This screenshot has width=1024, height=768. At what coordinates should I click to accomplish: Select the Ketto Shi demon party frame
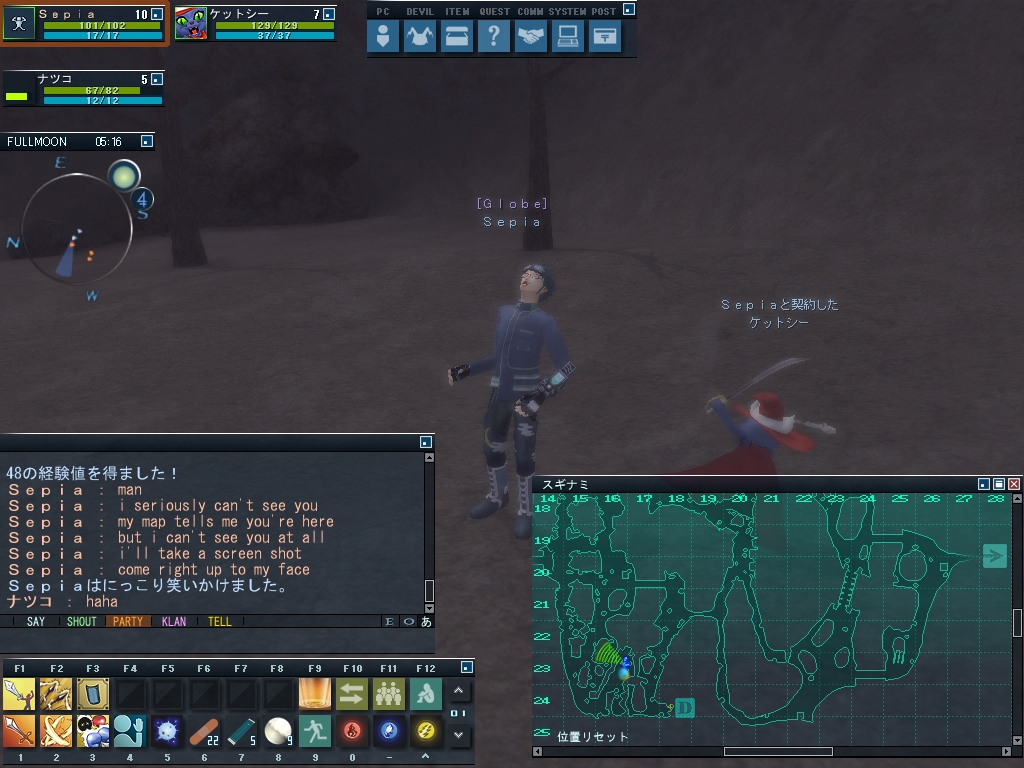[x=255, y=23]
